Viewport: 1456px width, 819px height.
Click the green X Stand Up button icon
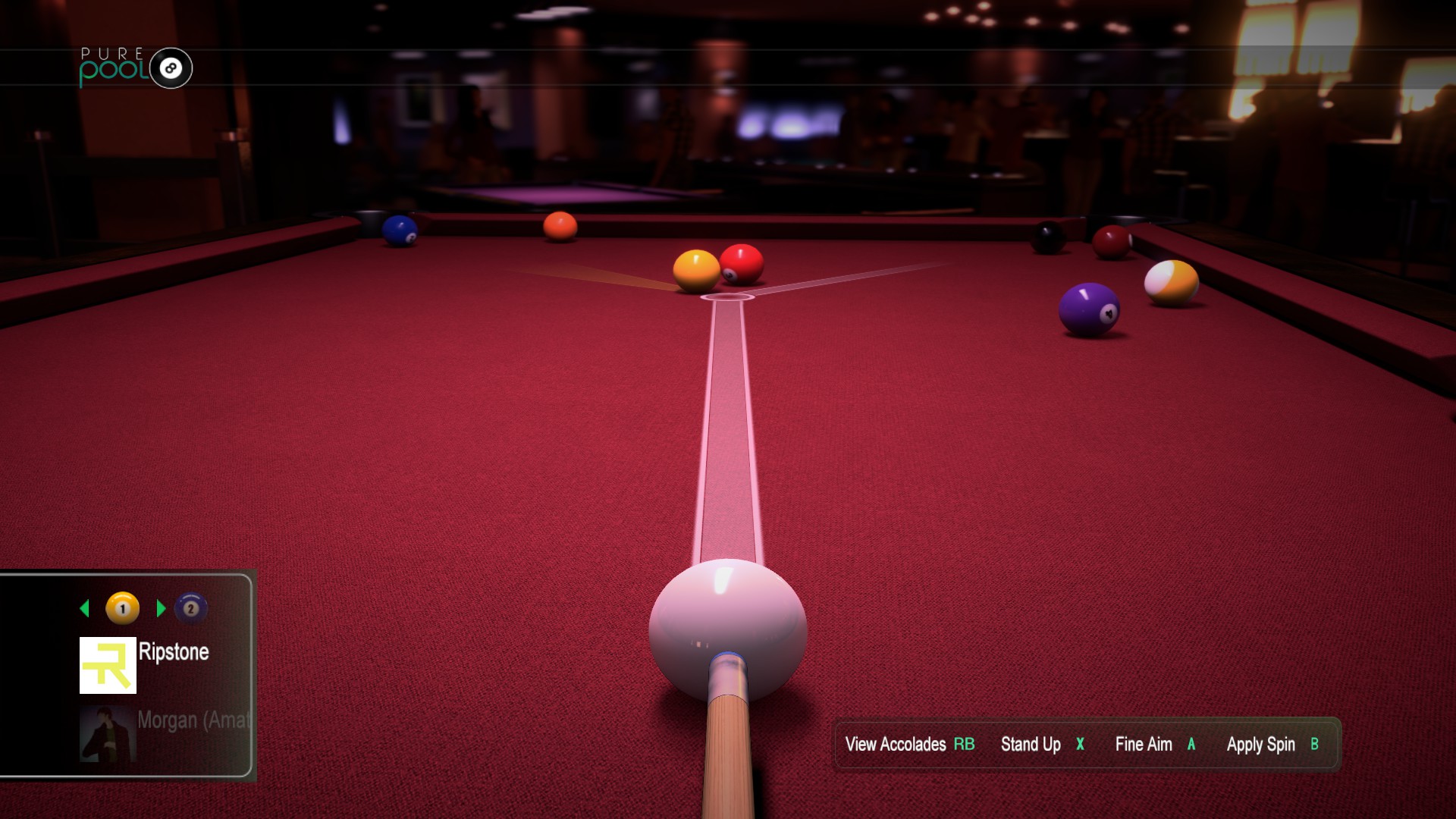(1080, 745)
